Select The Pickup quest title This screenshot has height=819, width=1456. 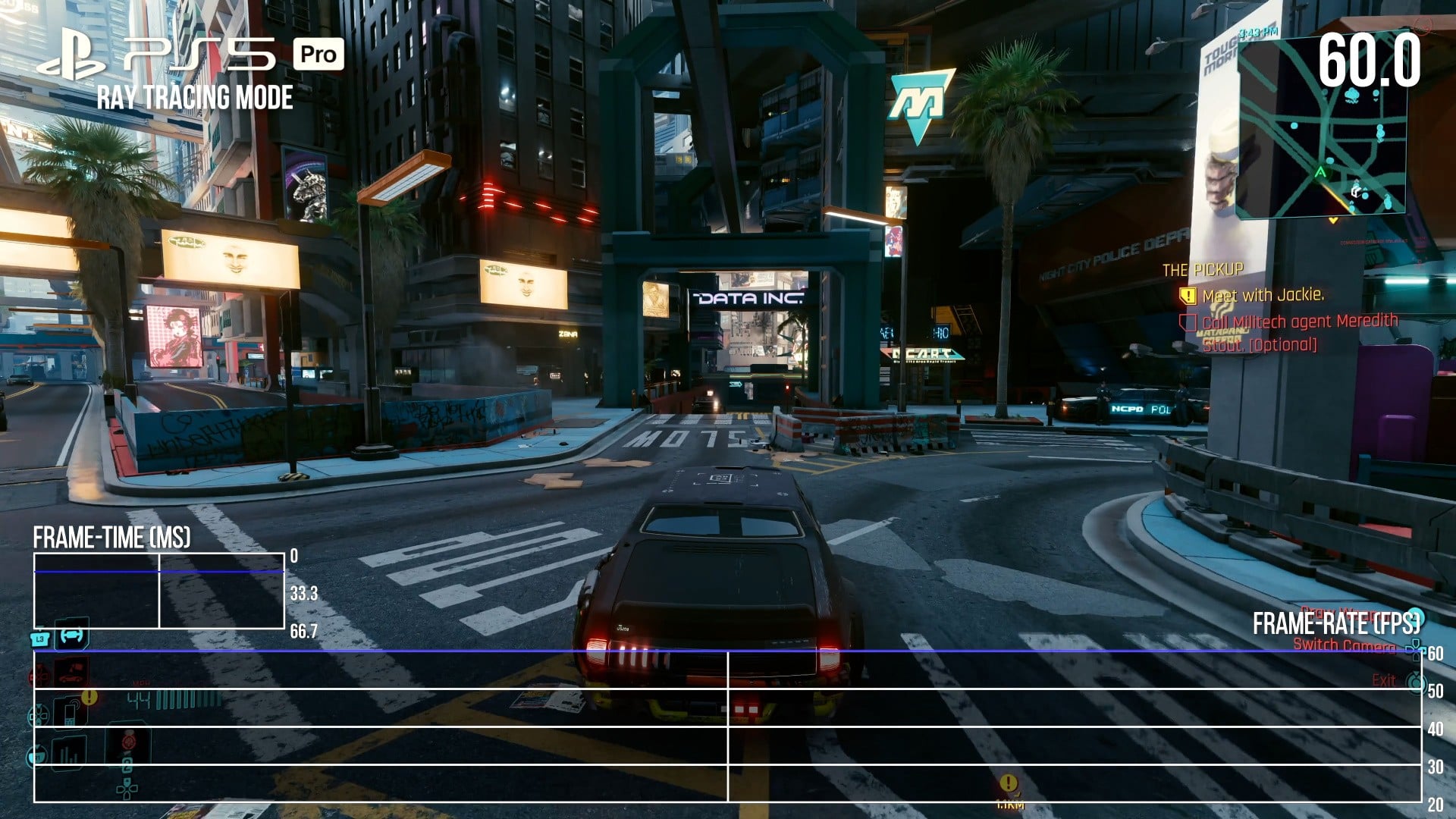point(1203,270)
